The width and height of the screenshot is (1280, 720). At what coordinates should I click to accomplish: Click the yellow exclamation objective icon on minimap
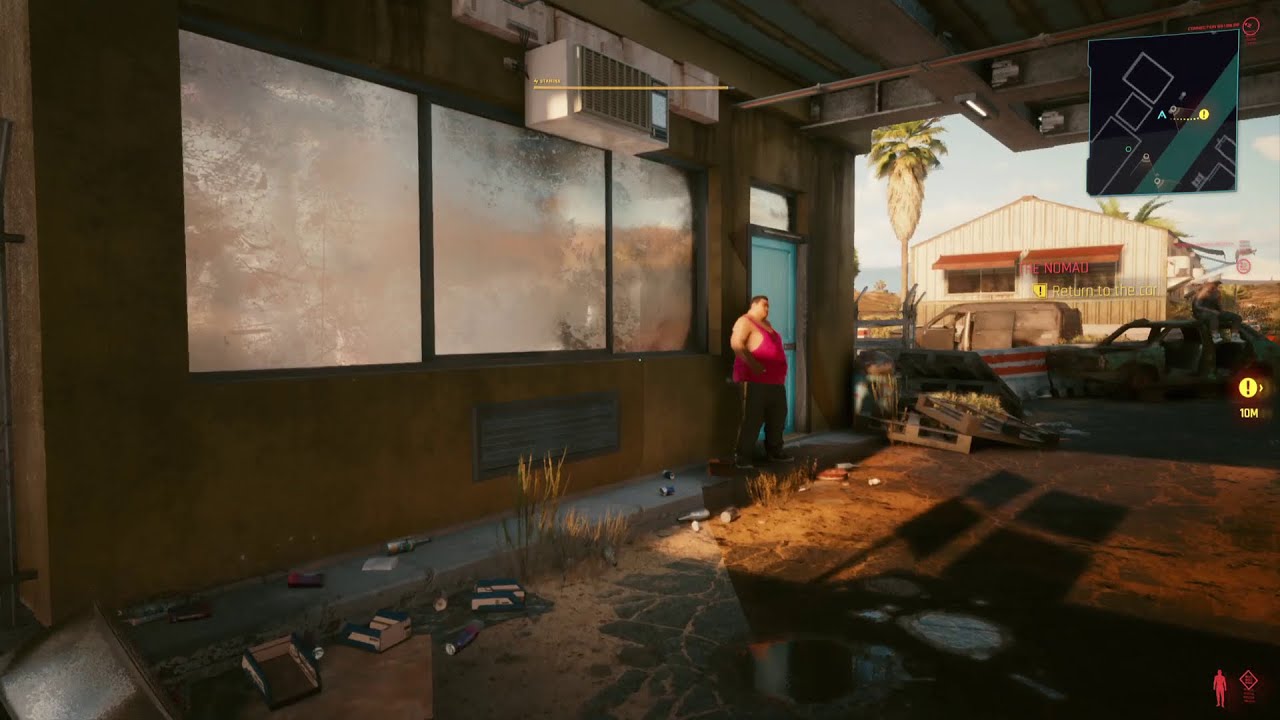(x=1202, y=114)
